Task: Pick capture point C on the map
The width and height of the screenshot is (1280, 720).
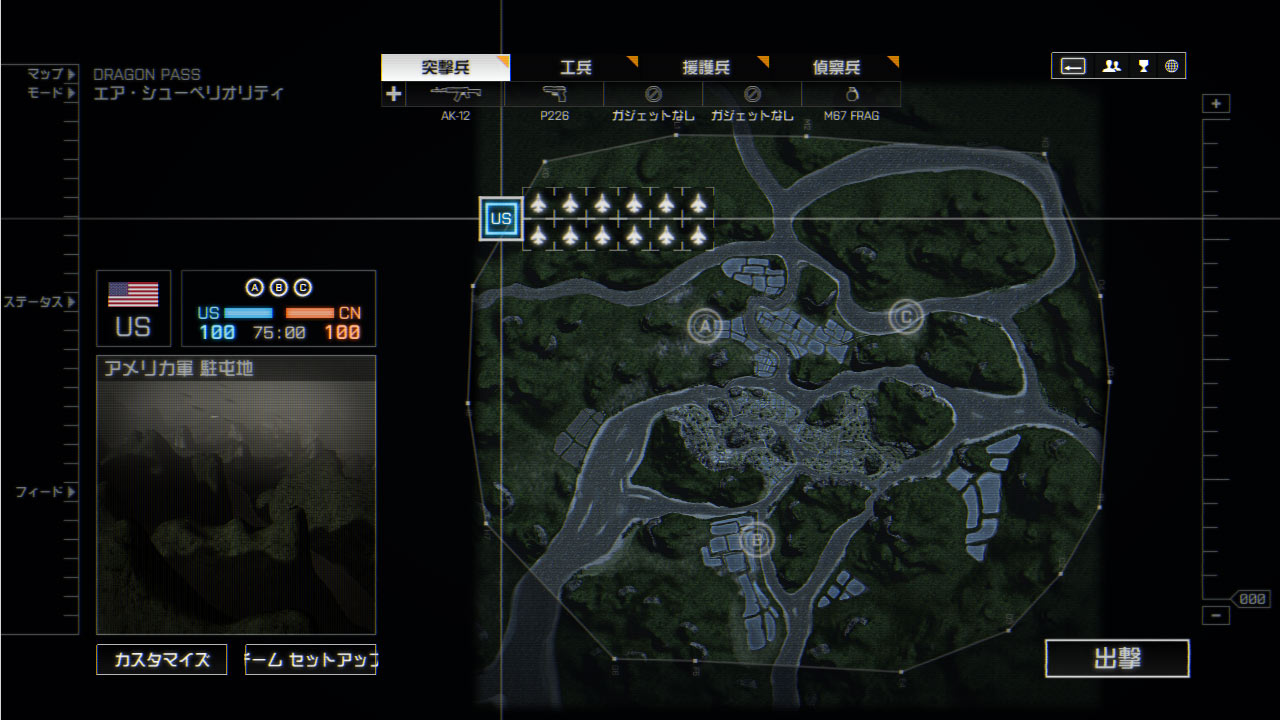Action: (906, 317)
